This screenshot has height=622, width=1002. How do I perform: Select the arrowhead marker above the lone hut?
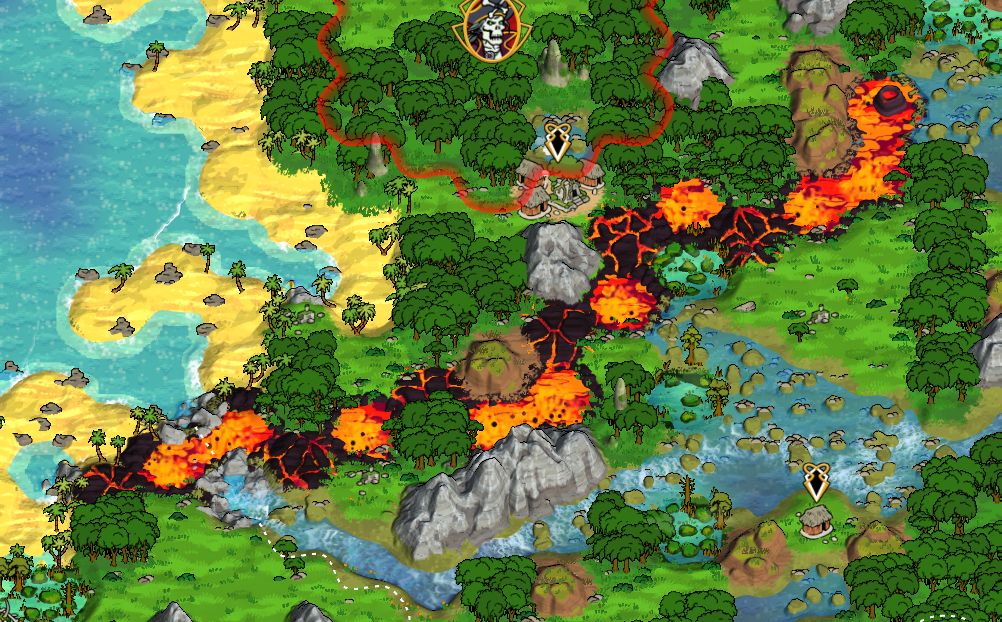[x=817, y=482]
